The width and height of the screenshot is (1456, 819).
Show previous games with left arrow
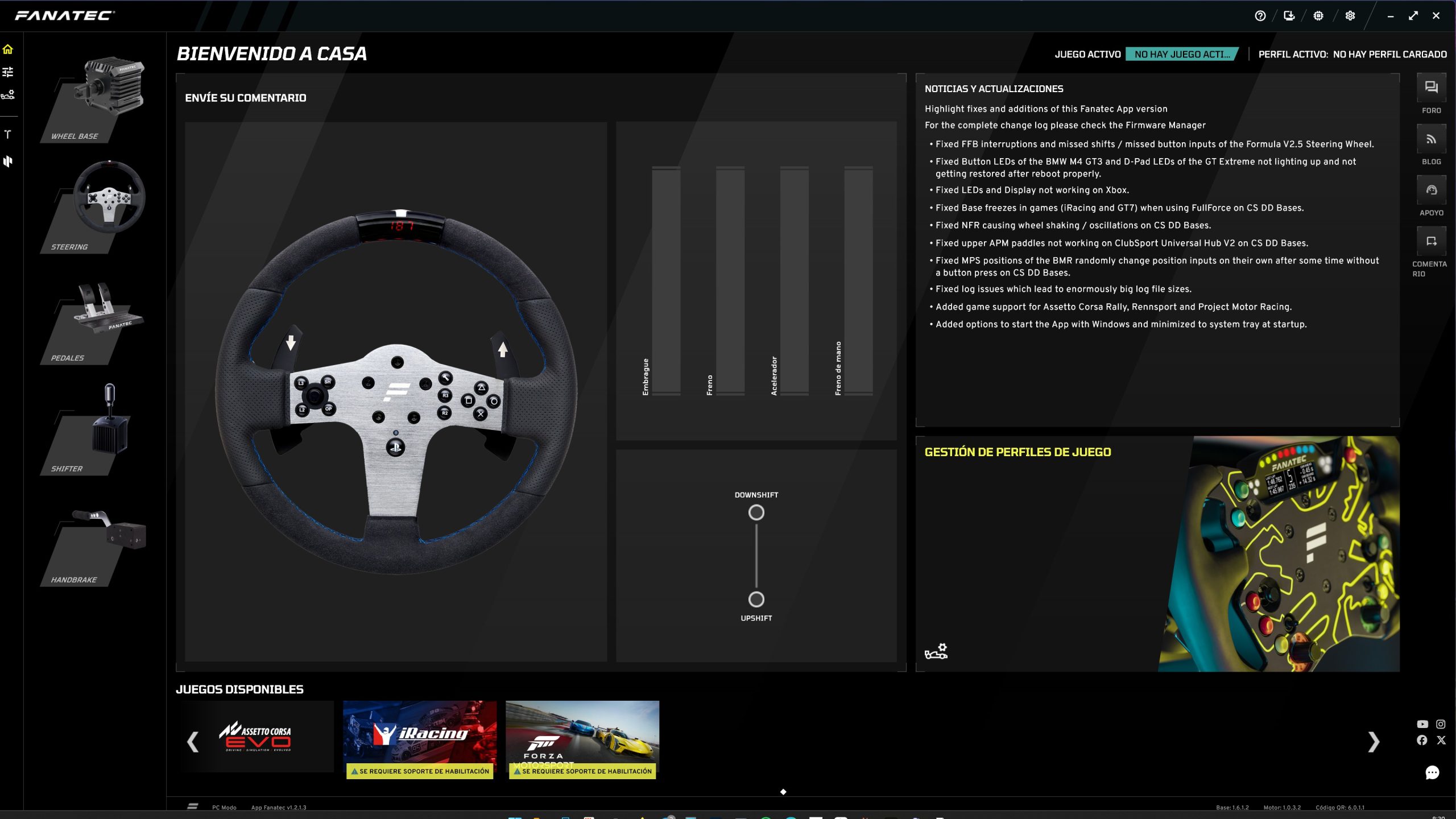[x=193, y=741]
